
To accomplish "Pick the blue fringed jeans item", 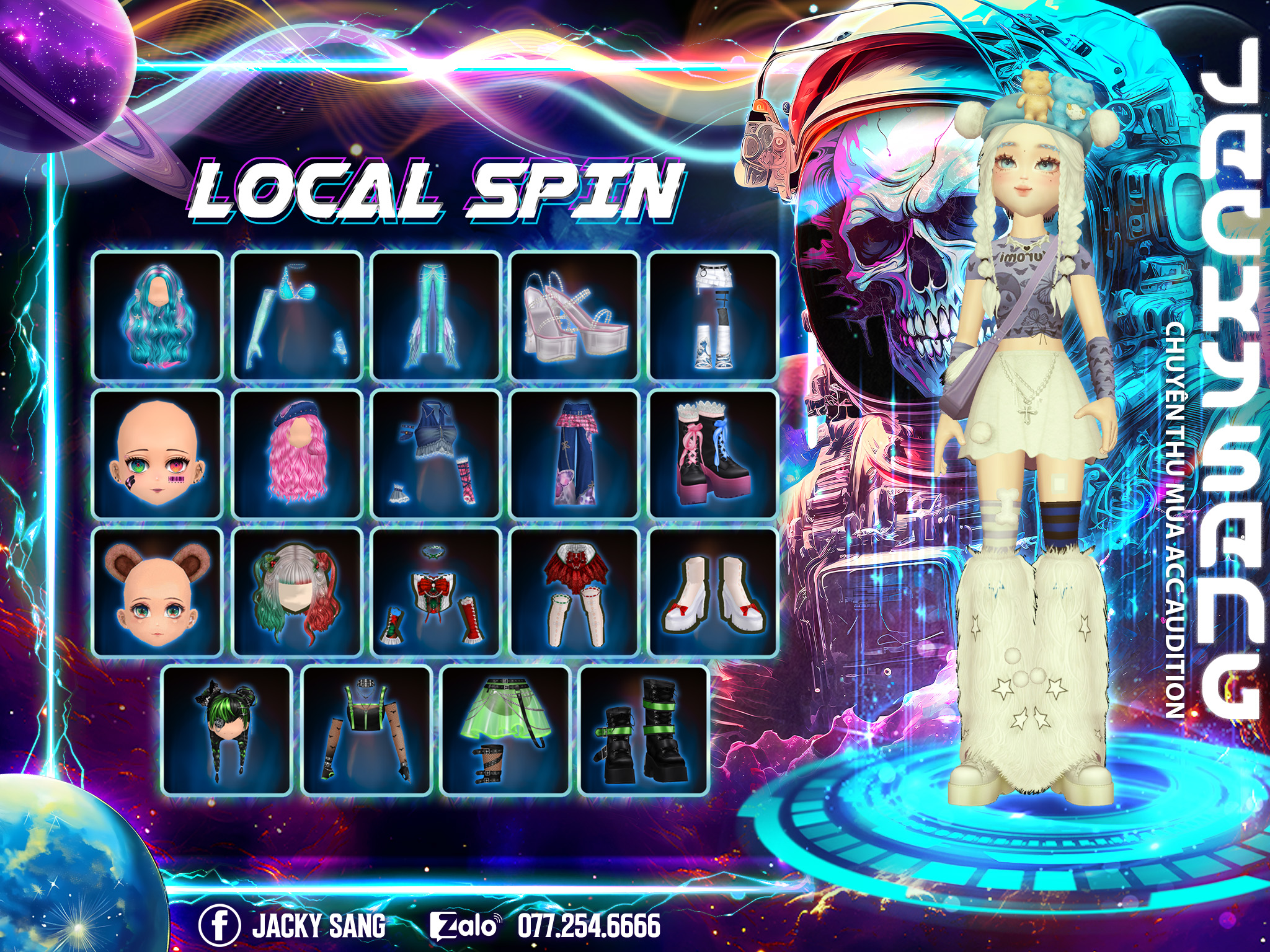I will click(x=436, y=315).
